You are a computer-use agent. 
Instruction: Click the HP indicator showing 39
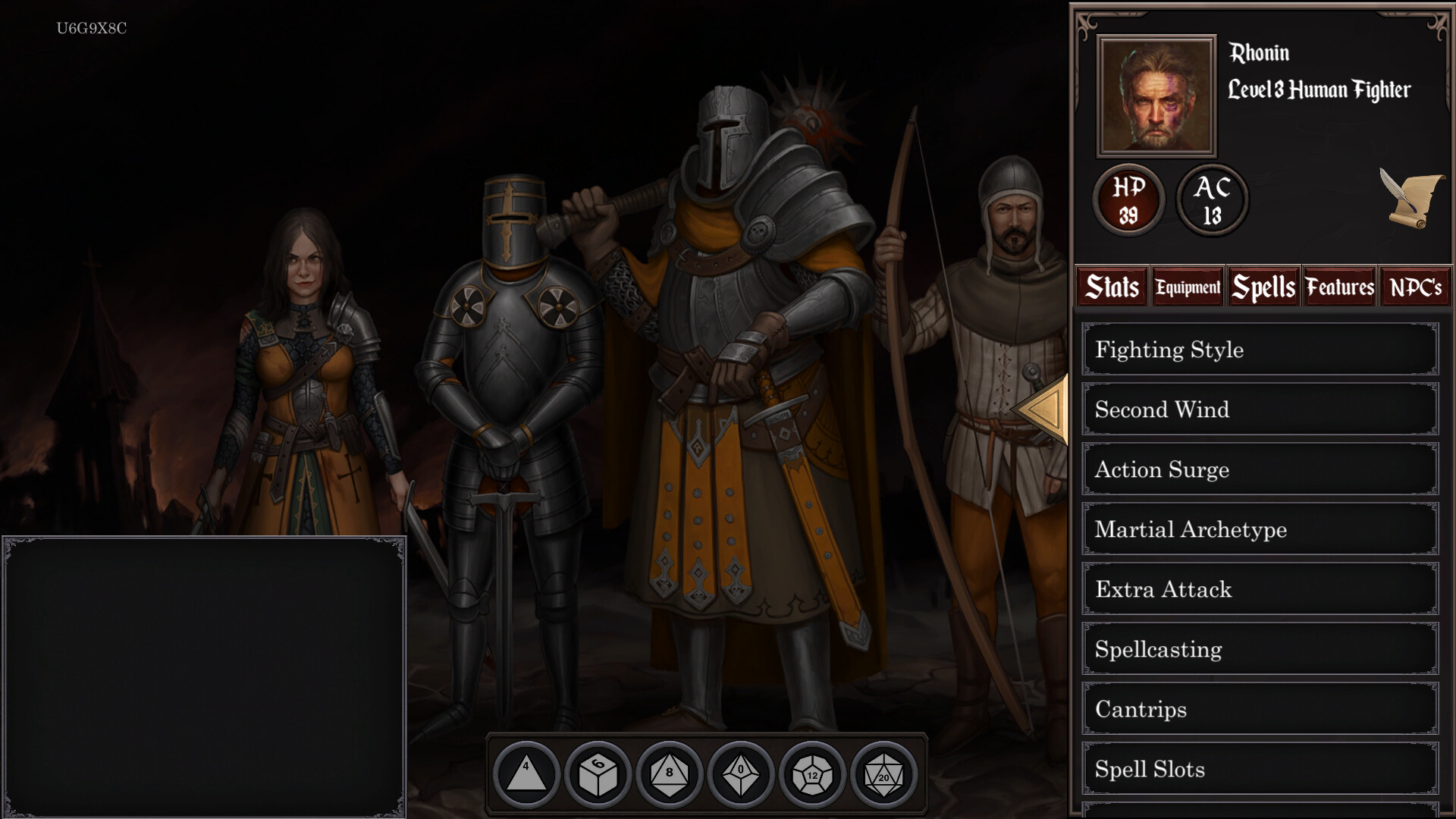click(x=1128, y=200)
